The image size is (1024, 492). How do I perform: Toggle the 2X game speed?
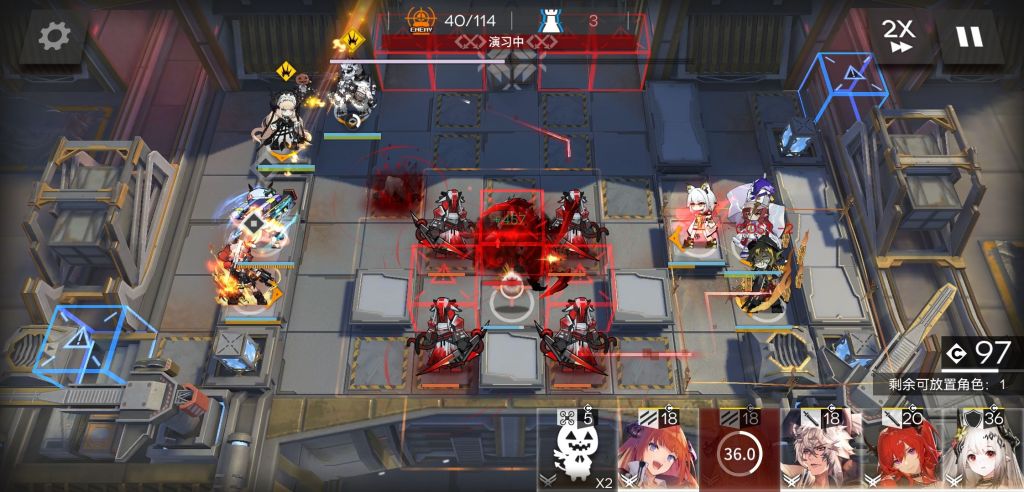[x=897, y=35]
